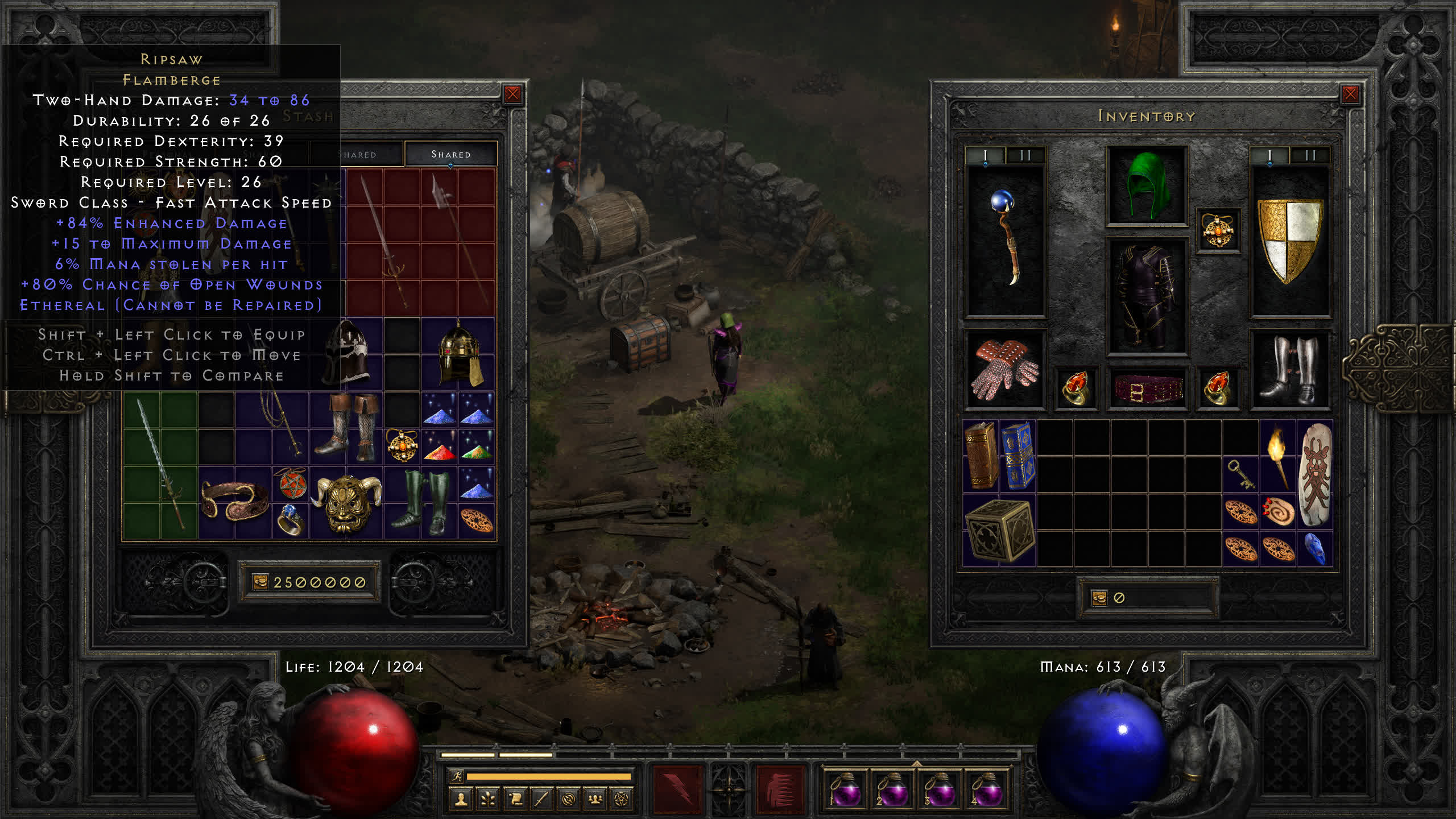The width and height of the screenshot is (1456, 819).
Task: Select the gold and white shield slot
Action: pos(1290,239)
